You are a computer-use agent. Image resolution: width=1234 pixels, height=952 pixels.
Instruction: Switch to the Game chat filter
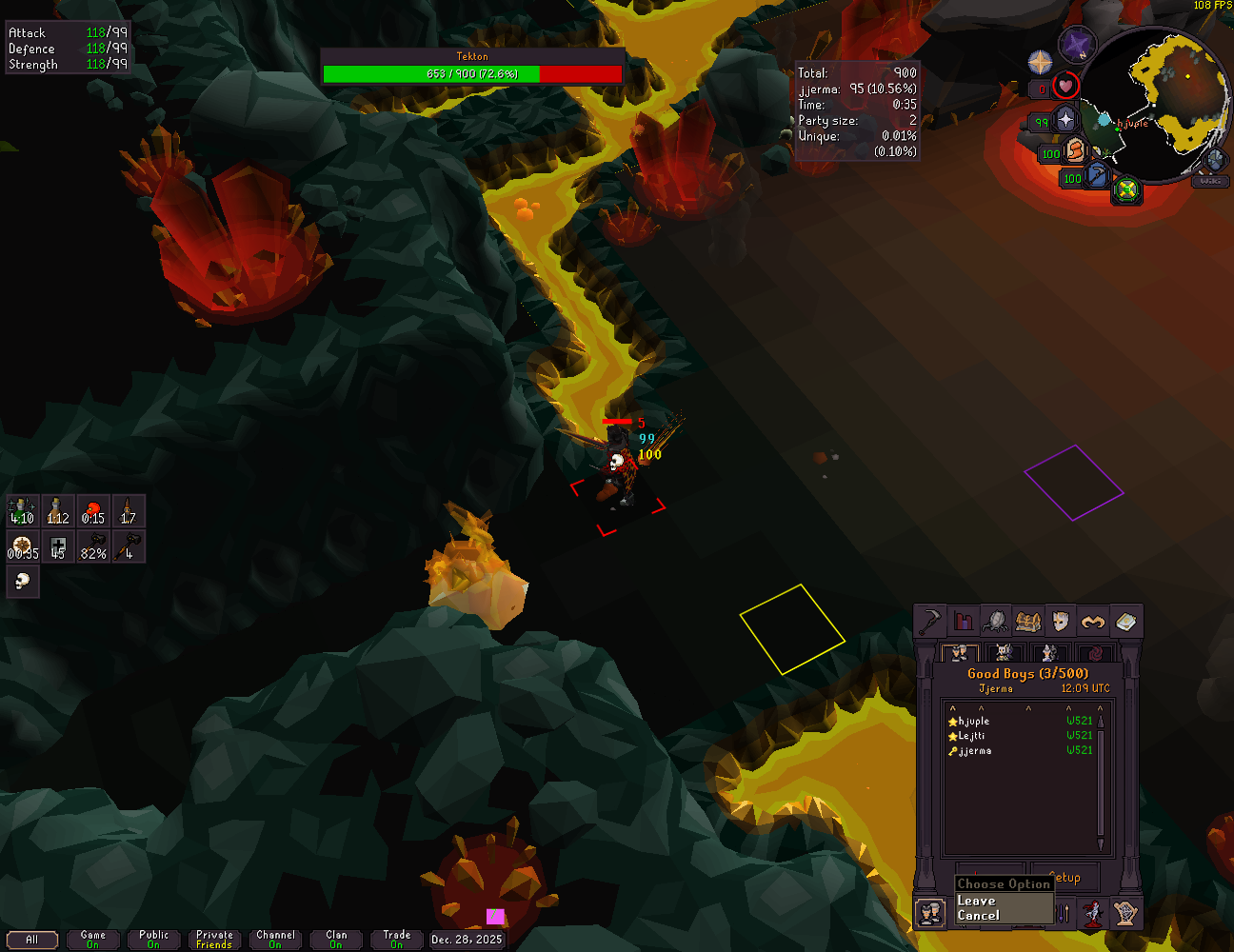click(x=92, y=940)
